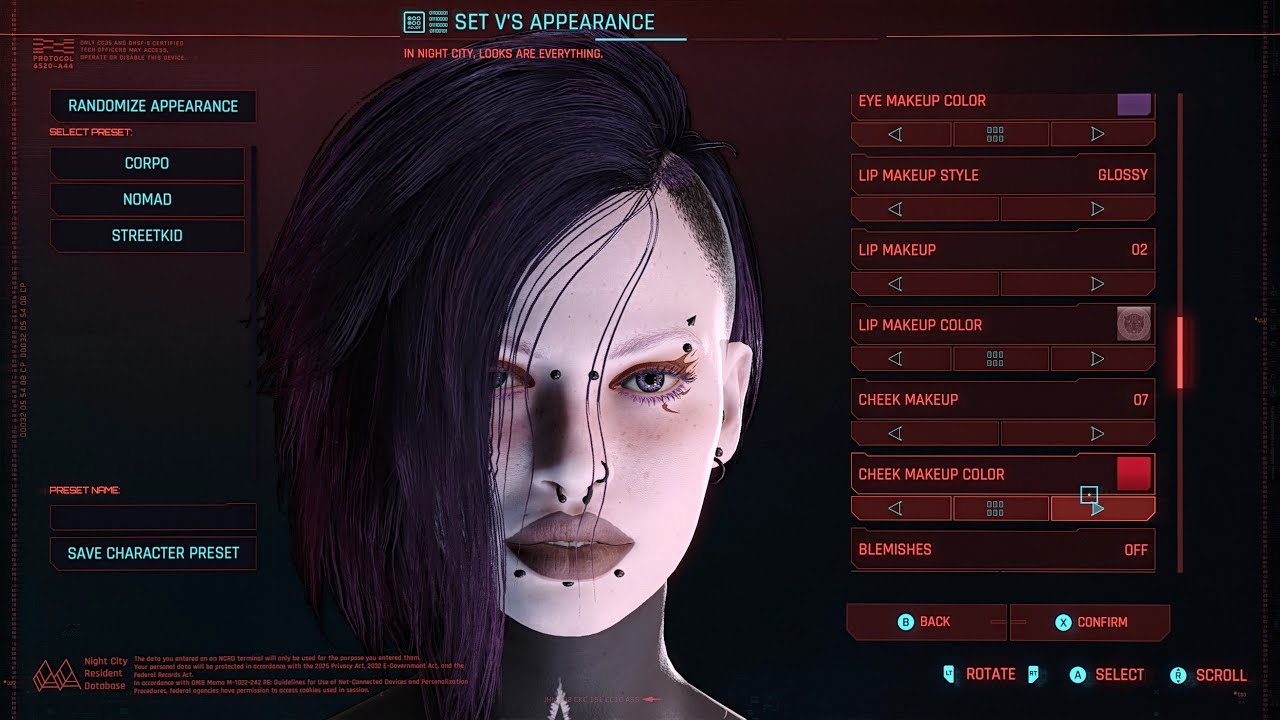Image resolution: width=1280 pixels, height=720 pixels.
Task: Click the Preset Name input field
Action: pyautogui.click(x=152, y=515)
